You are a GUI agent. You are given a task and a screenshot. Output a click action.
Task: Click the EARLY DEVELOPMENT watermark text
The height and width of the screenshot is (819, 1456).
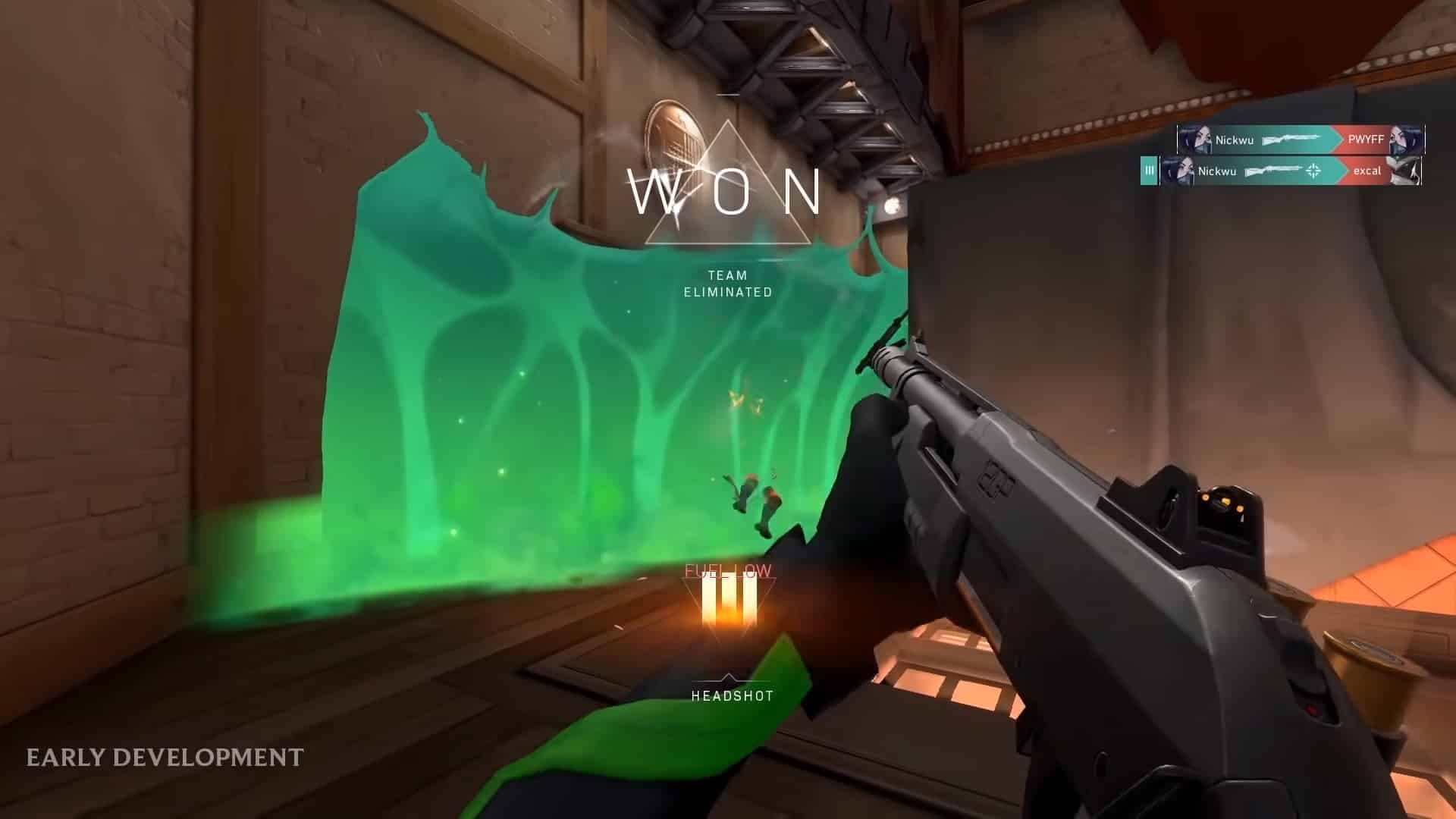(164, 755)
